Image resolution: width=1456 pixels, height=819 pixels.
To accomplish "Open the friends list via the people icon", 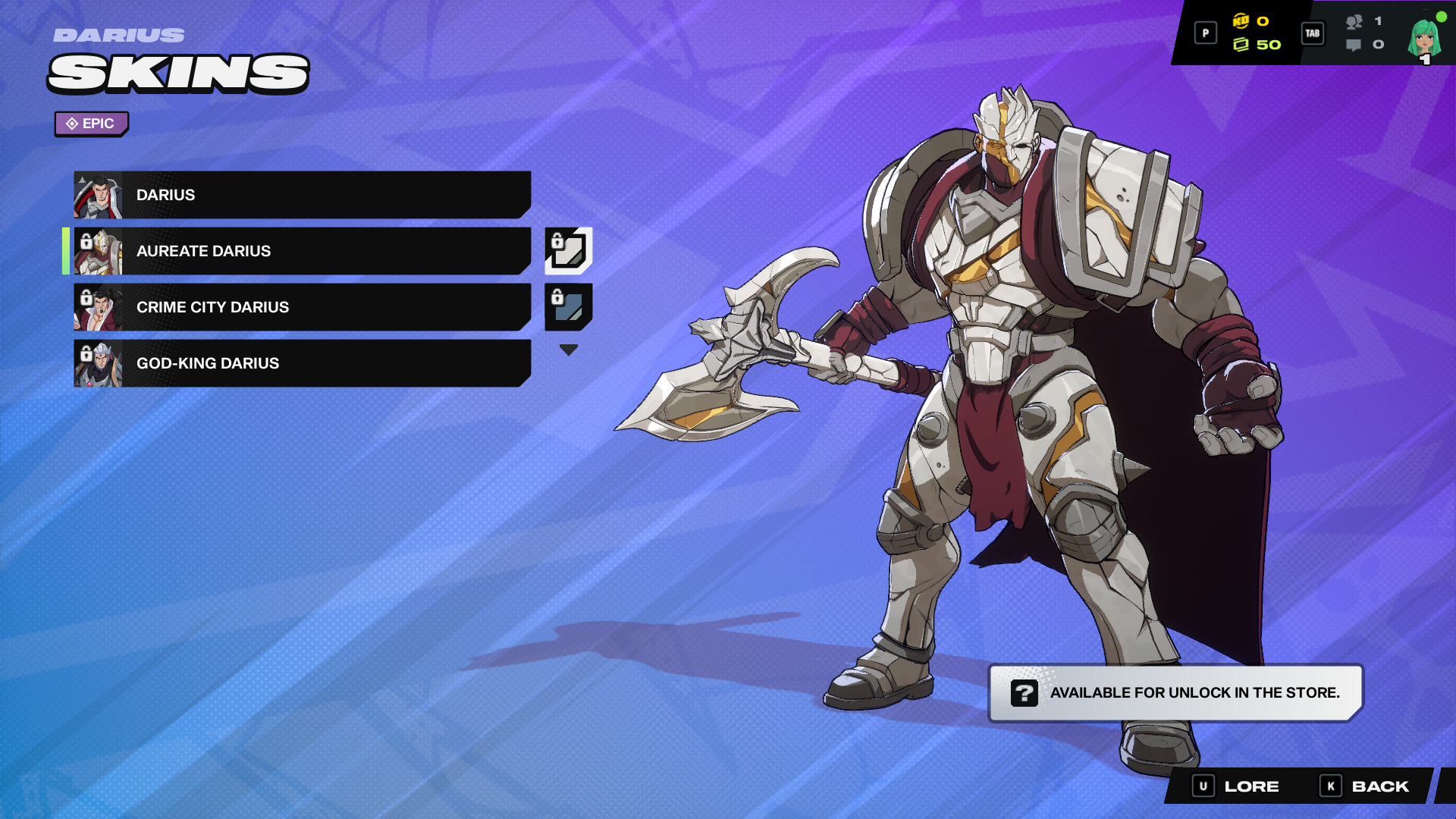I will pyautogui.click(x=1353, y=23).
